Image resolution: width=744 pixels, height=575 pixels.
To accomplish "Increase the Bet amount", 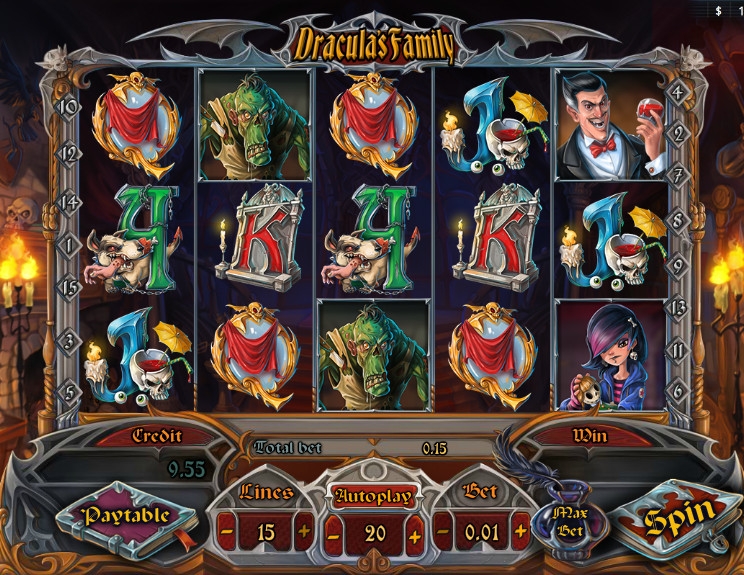I will coord(521,532).
